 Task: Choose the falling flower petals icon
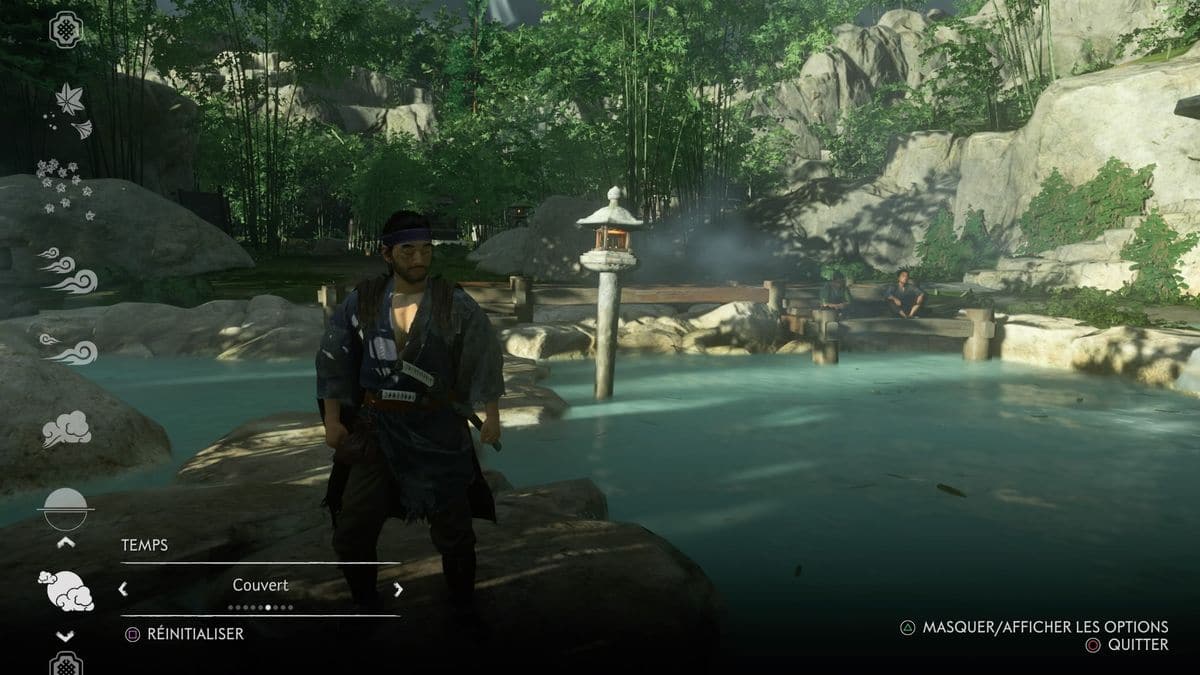coord(66,187)
